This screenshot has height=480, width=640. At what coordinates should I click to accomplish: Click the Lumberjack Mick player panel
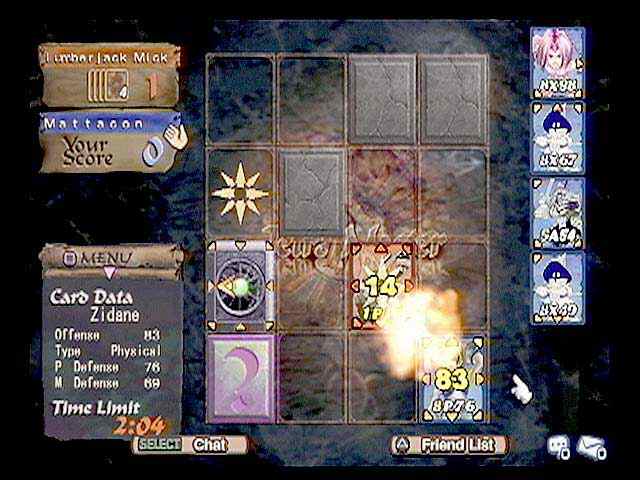pos(111,75)
